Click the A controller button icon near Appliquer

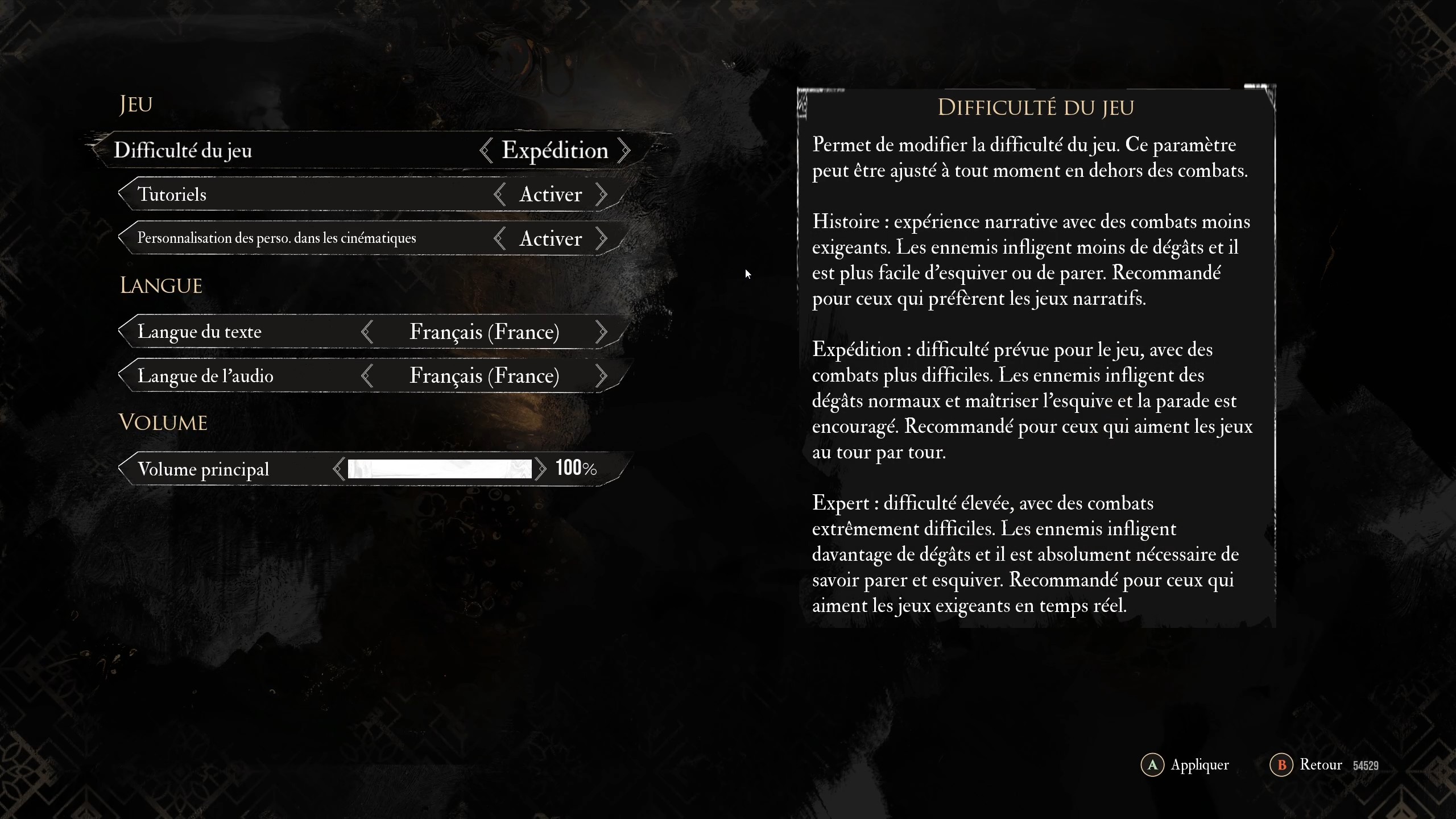[x=1153, y=765]
